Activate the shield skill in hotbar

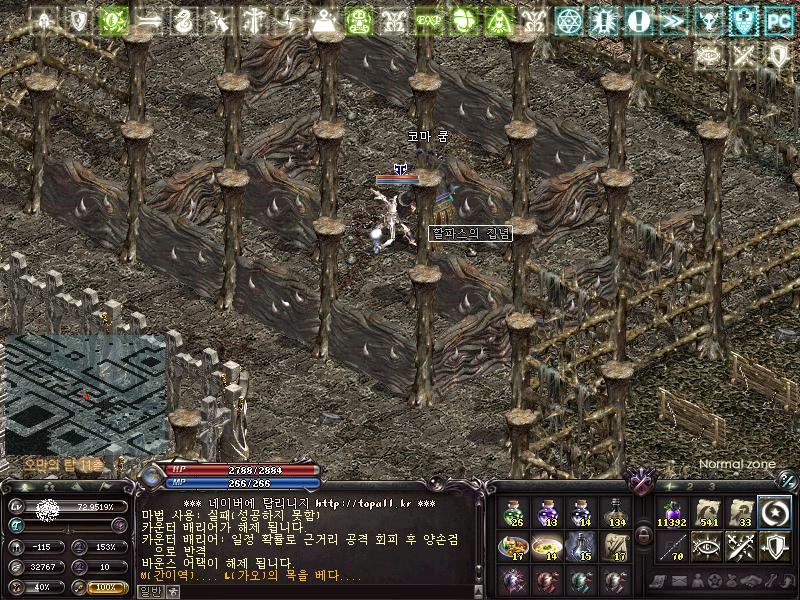774,546
